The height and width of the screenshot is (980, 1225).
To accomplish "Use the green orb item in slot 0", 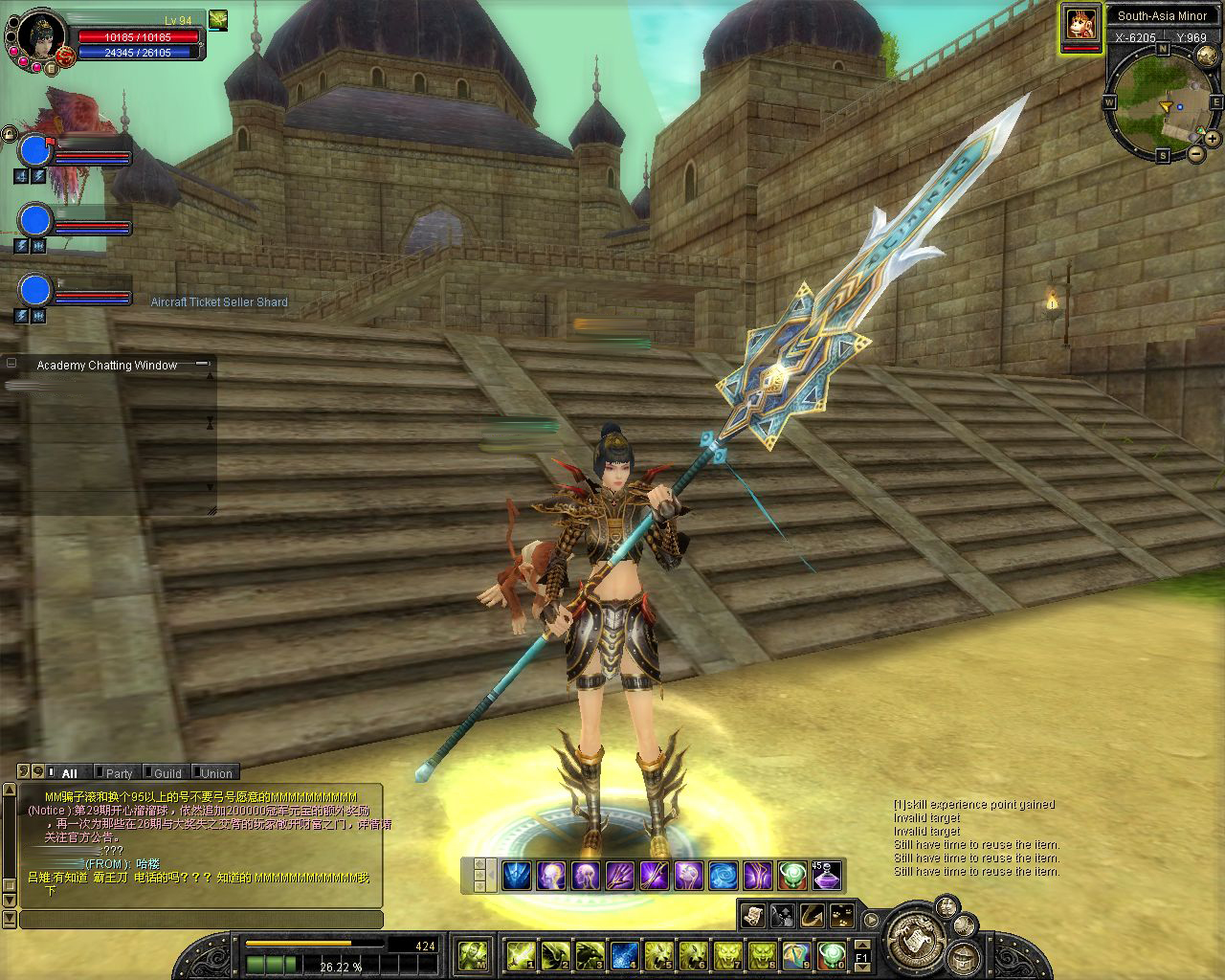I will click(831, 954).
